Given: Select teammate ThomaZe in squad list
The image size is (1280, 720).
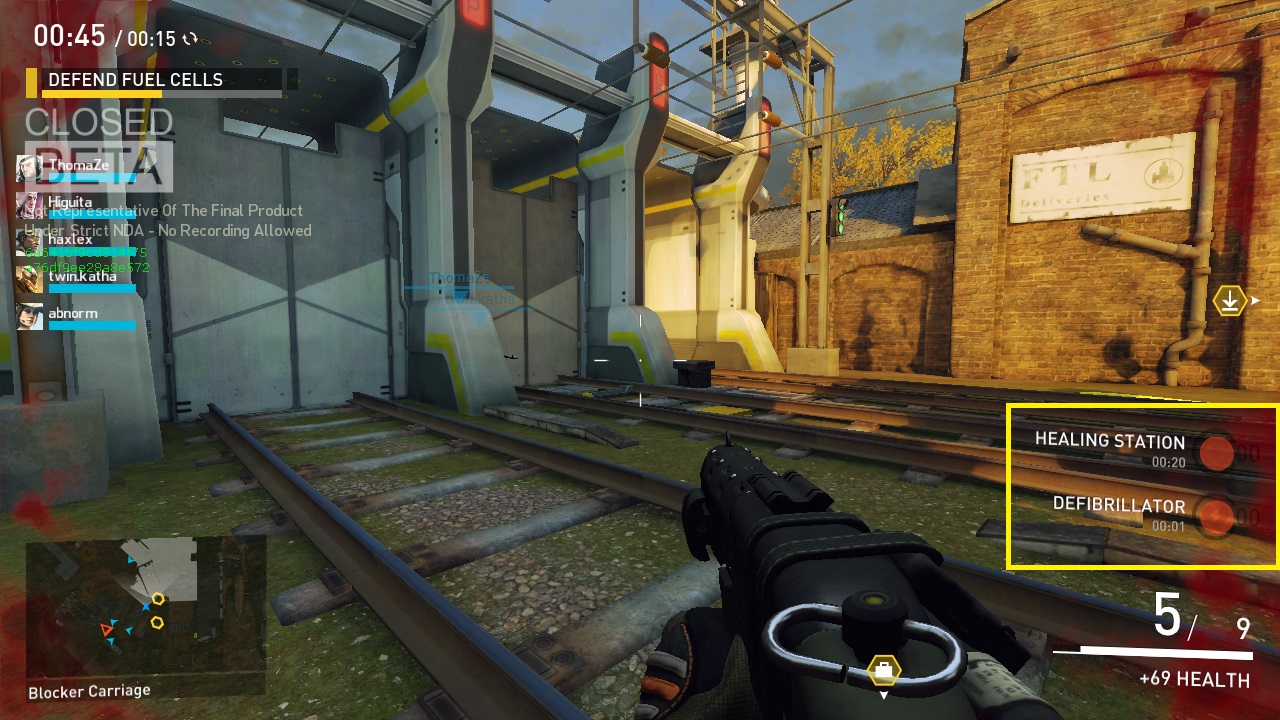Looking at the screenshot, I should [x=78, y=167].
